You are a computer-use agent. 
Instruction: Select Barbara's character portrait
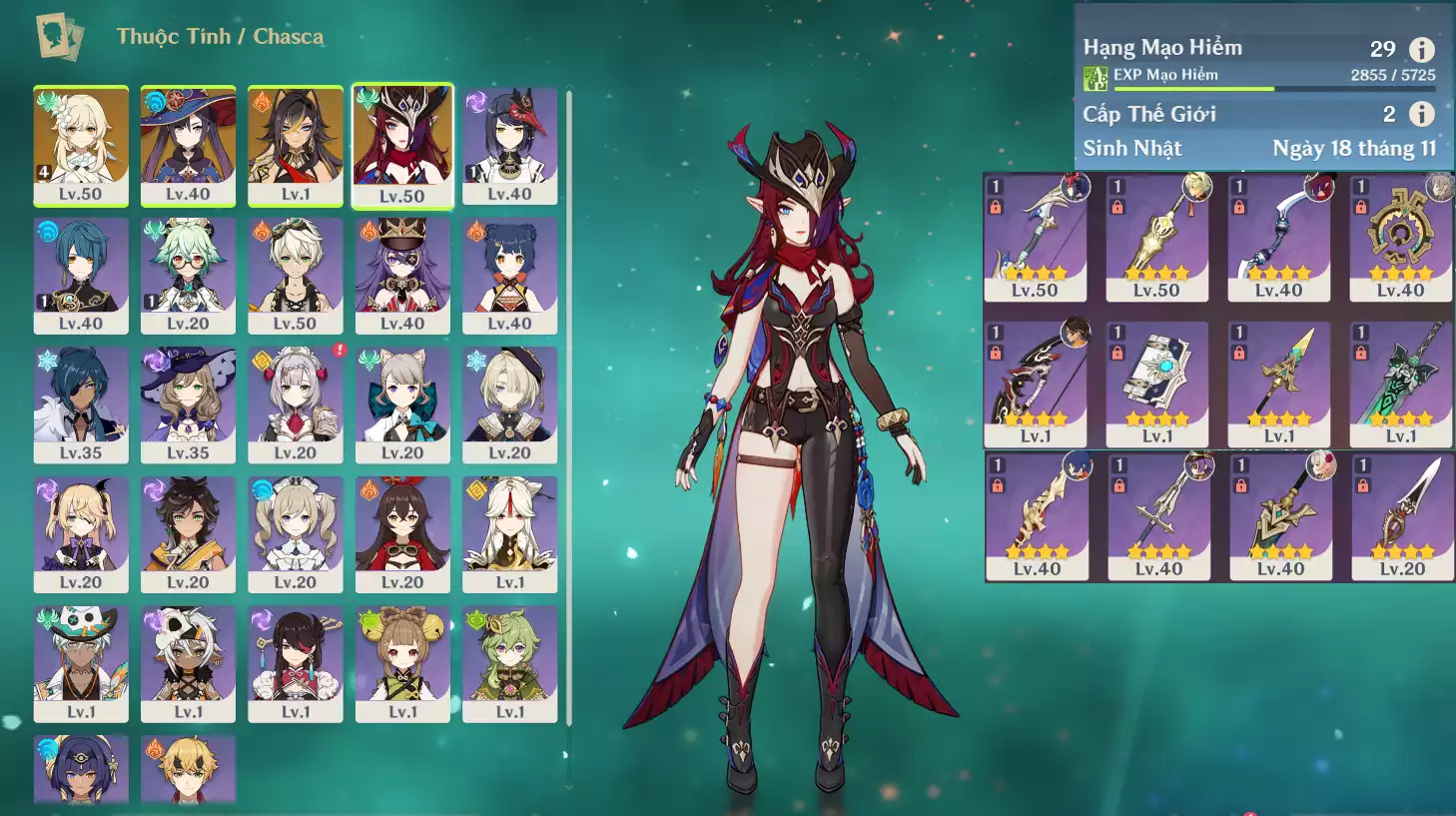pos(295,534)
